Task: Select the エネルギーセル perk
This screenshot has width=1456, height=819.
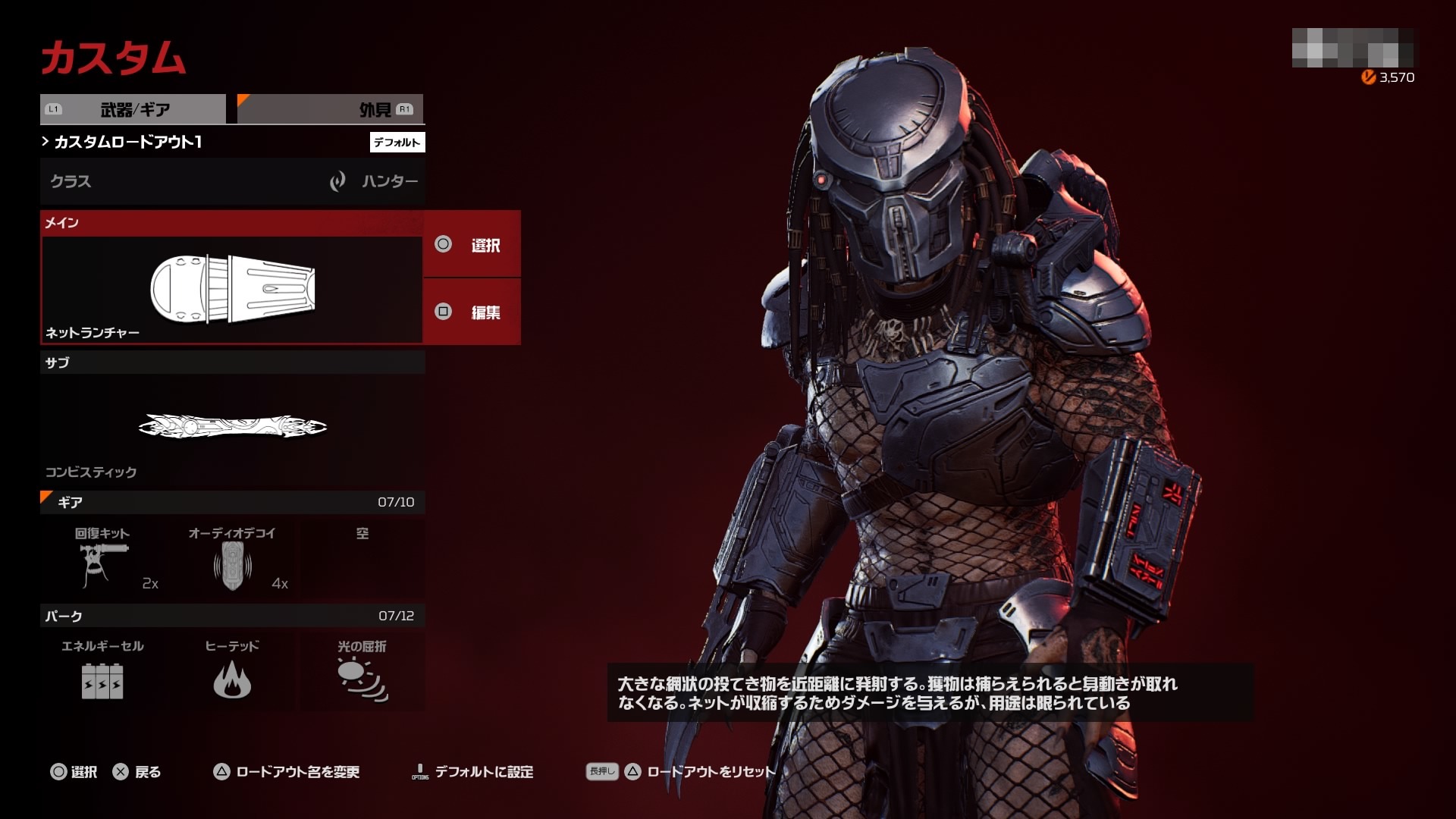Action: 102,671
